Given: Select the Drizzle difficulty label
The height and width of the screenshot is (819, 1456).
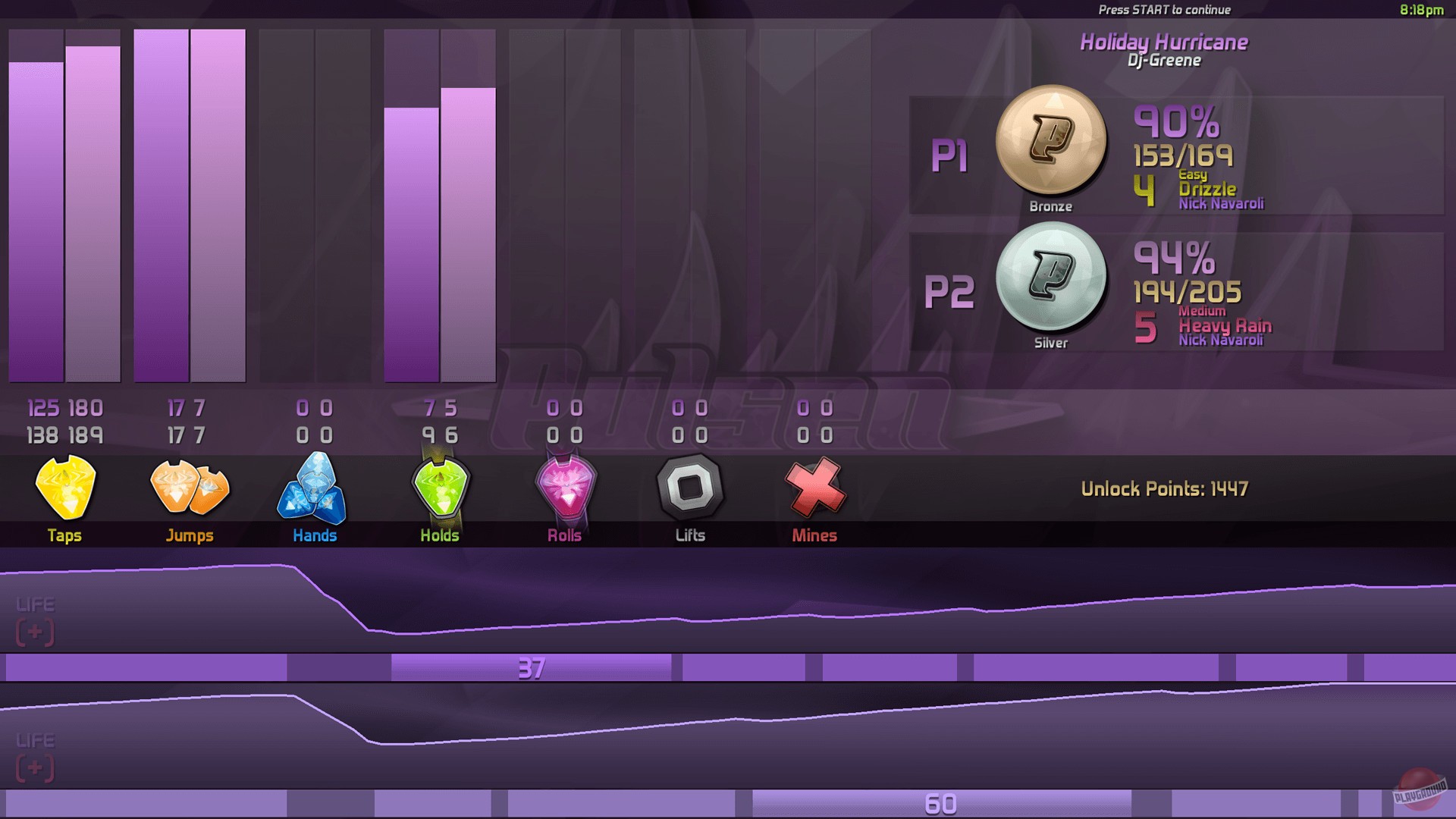Looking at the screenshot, I should [1209, 190].
